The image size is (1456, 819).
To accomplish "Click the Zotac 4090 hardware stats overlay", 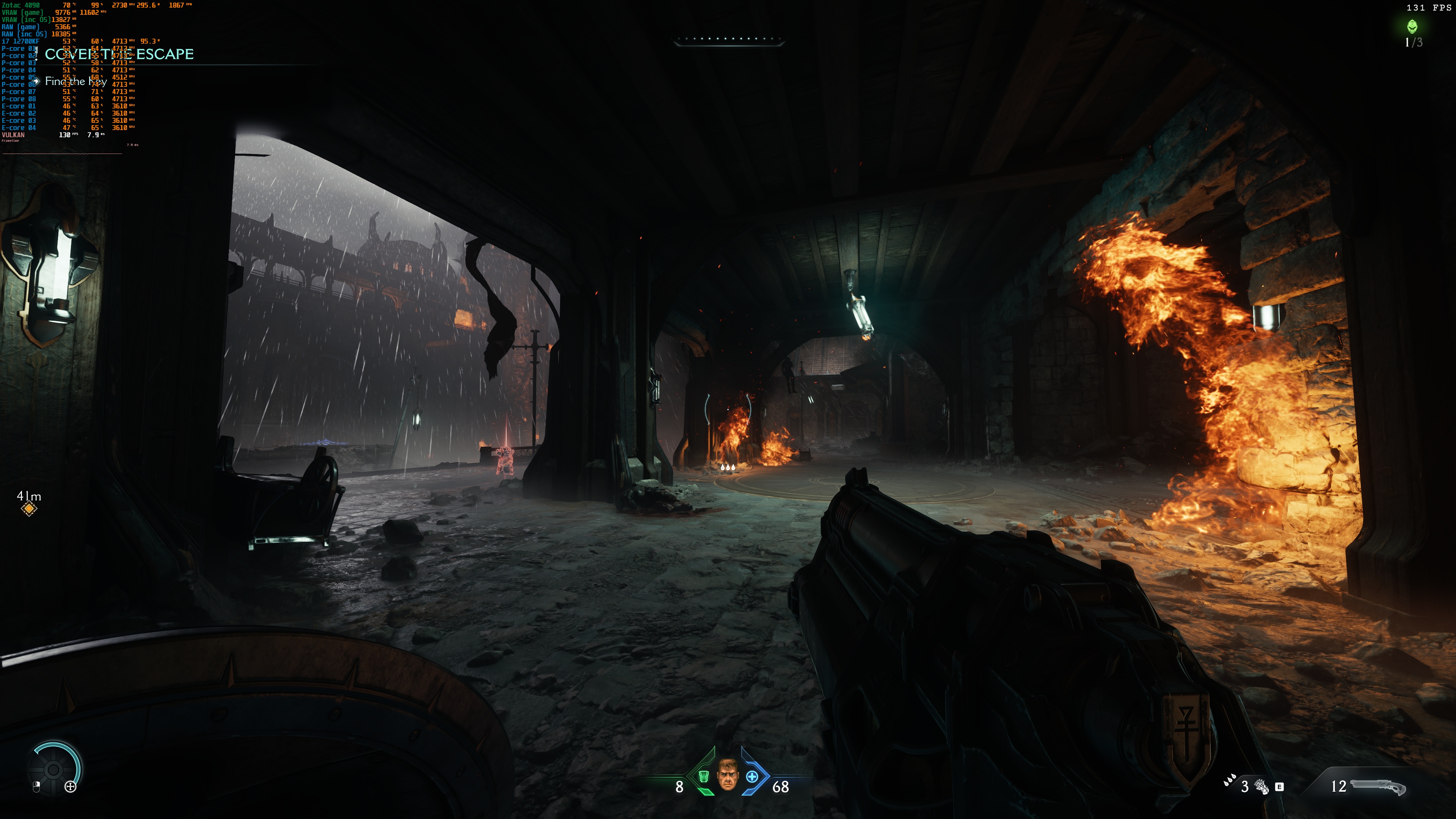I will 21,5.
